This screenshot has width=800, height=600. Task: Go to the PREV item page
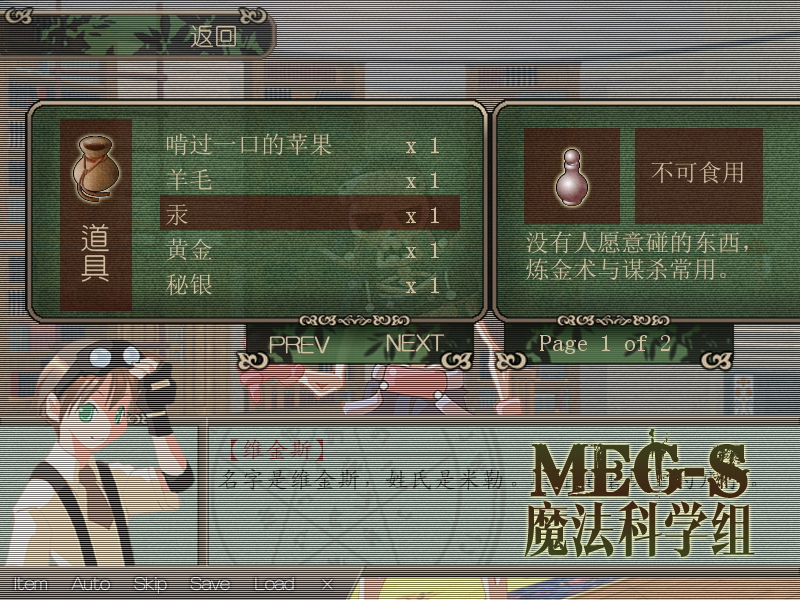299,344
